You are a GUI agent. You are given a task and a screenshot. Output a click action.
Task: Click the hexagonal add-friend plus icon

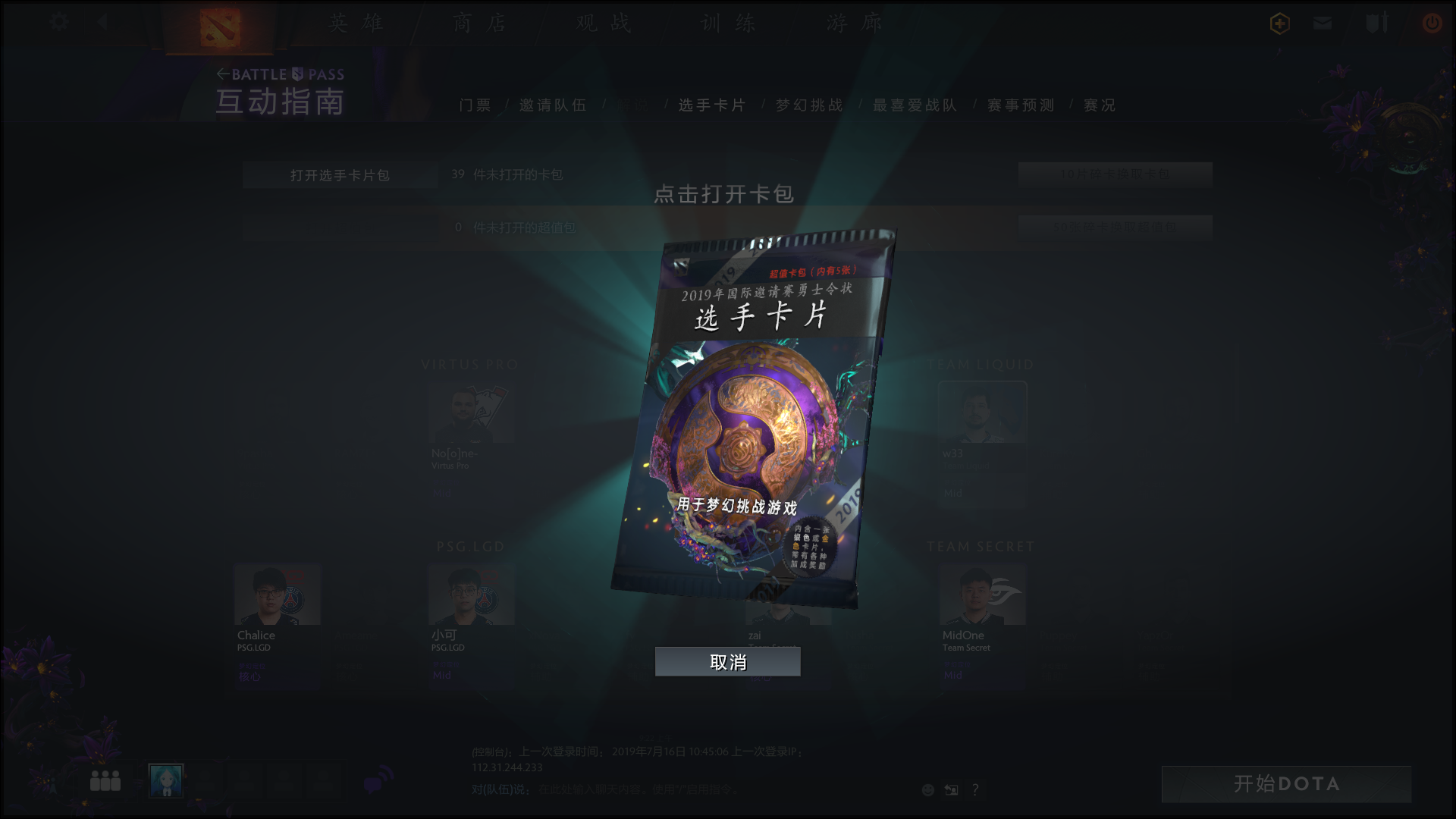point(1279,24)
